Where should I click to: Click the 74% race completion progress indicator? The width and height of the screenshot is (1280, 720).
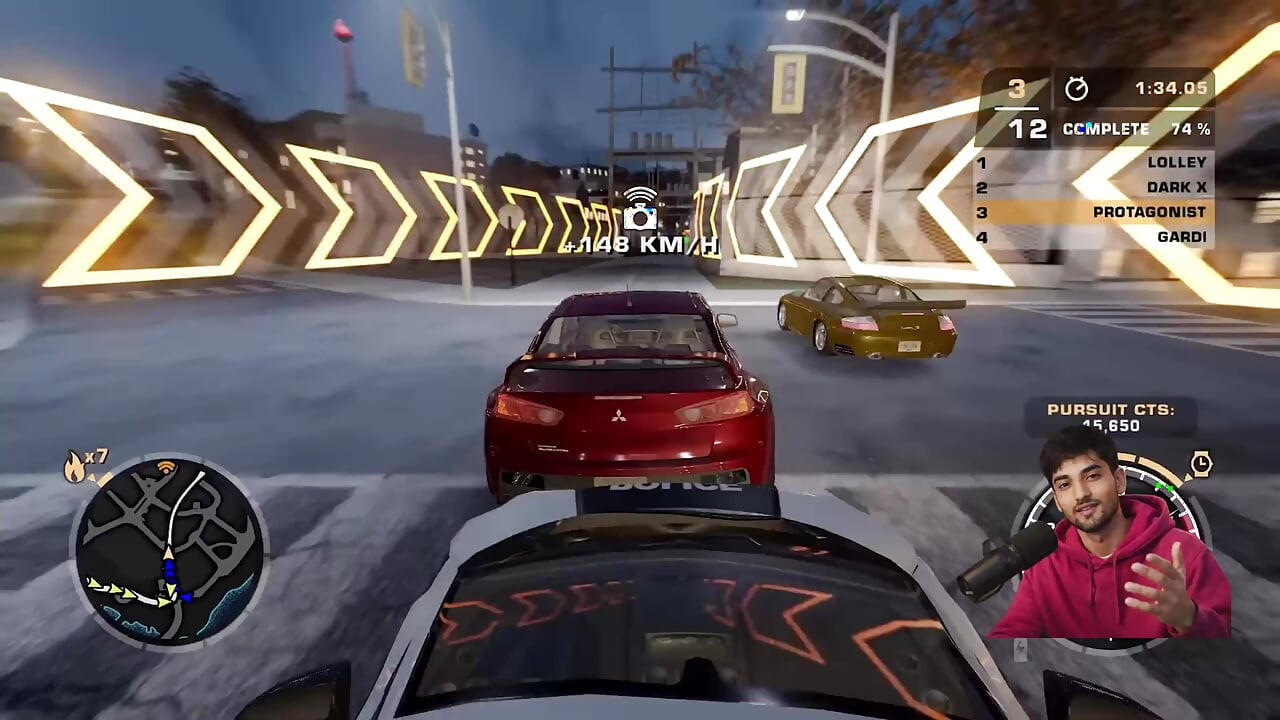pos(1193,129)
